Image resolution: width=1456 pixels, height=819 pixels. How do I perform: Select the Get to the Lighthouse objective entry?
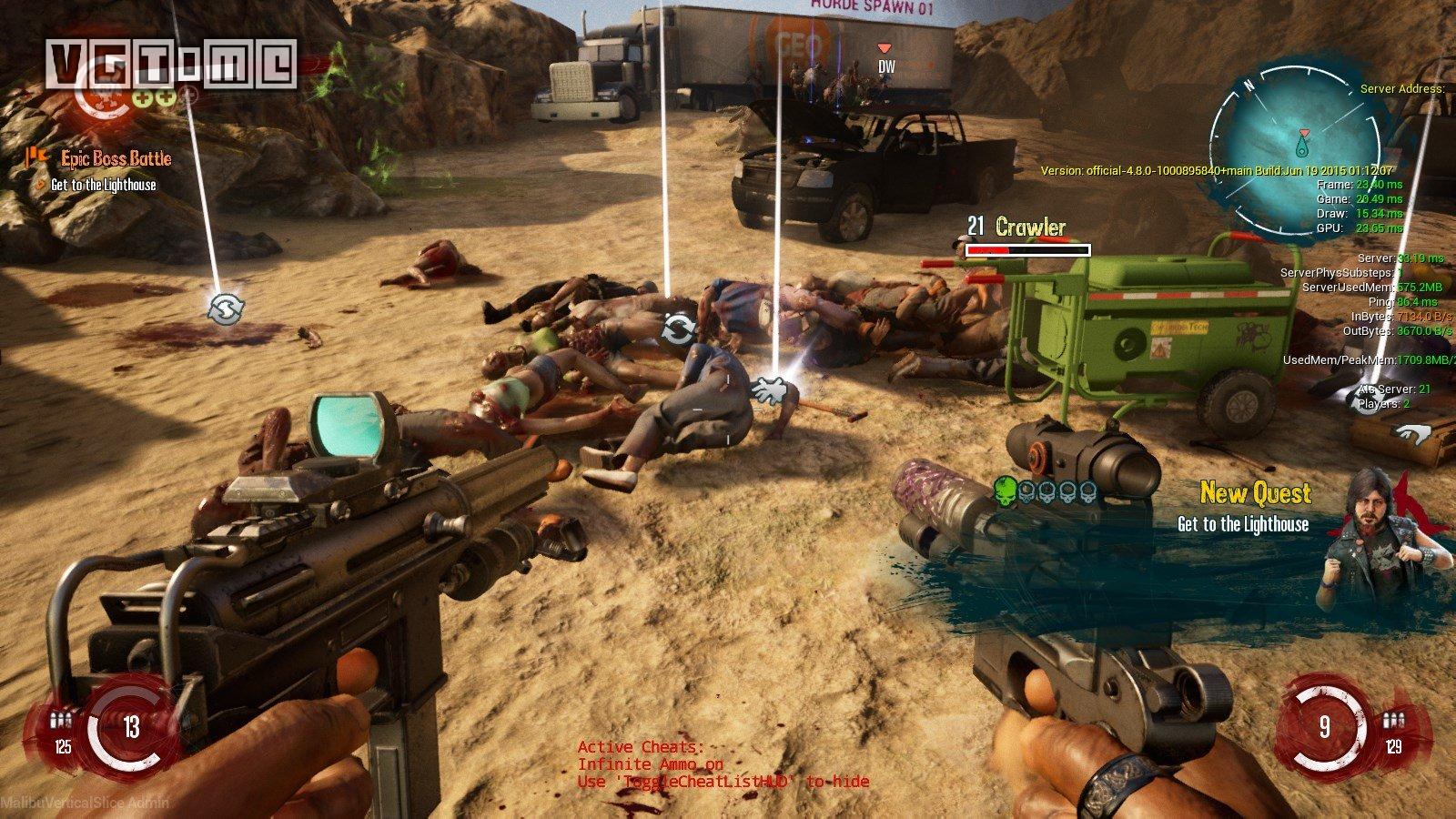click(103, 185)
